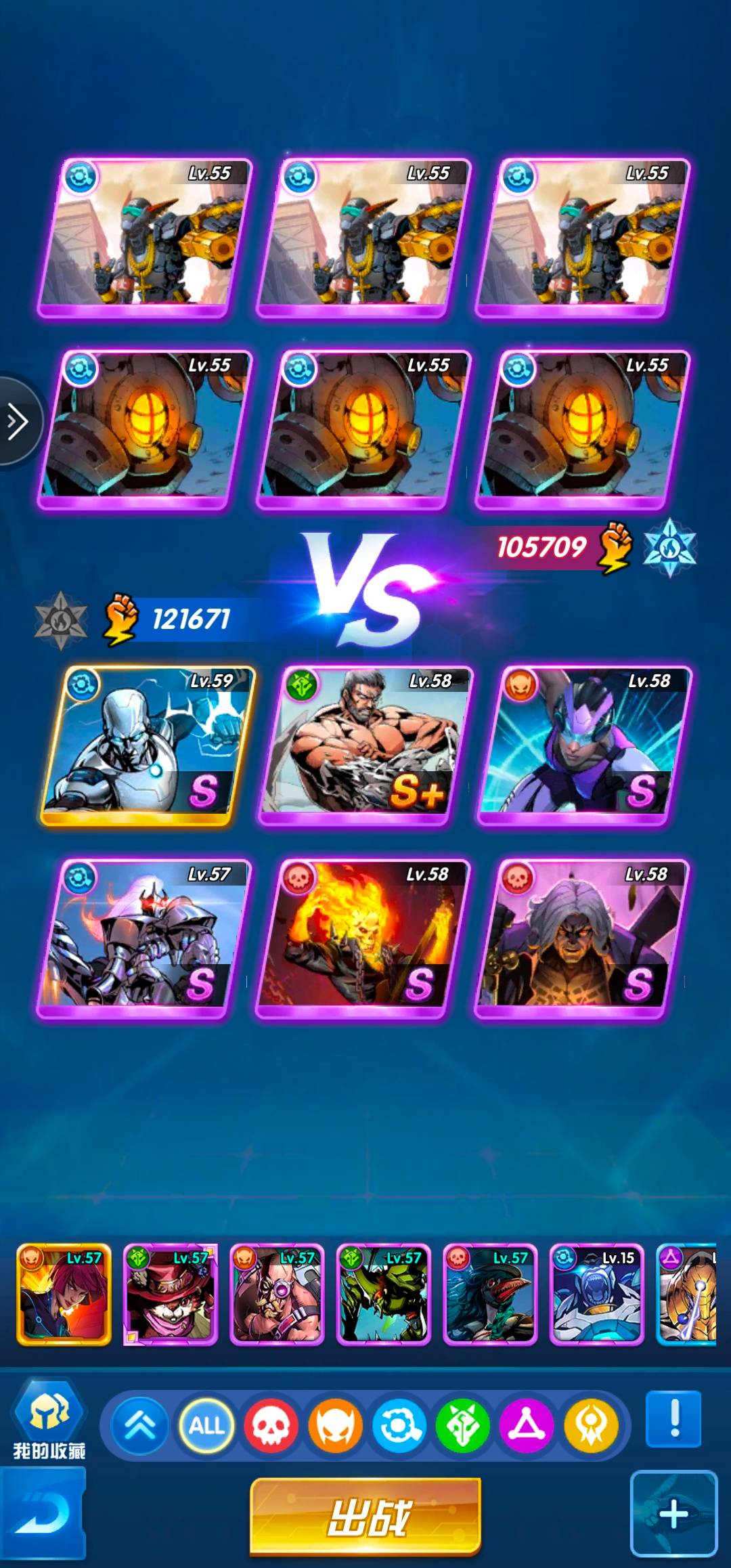This screenshot has width=731, height=1568.
Task: Toggle the blue double-chevron sort button
Action: point(141,1426)
